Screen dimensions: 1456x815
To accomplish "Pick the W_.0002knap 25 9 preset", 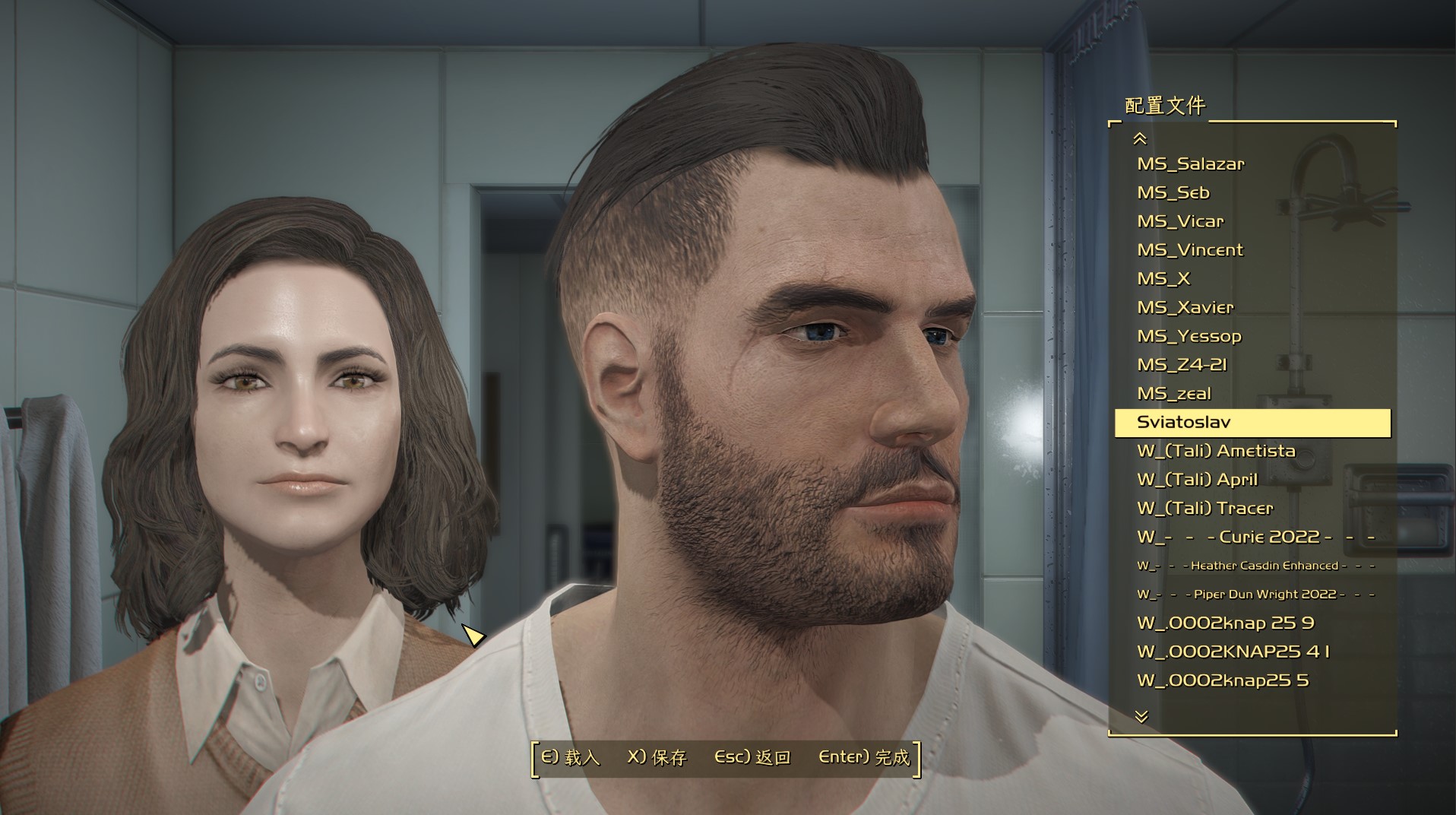I will point(1225,623).
